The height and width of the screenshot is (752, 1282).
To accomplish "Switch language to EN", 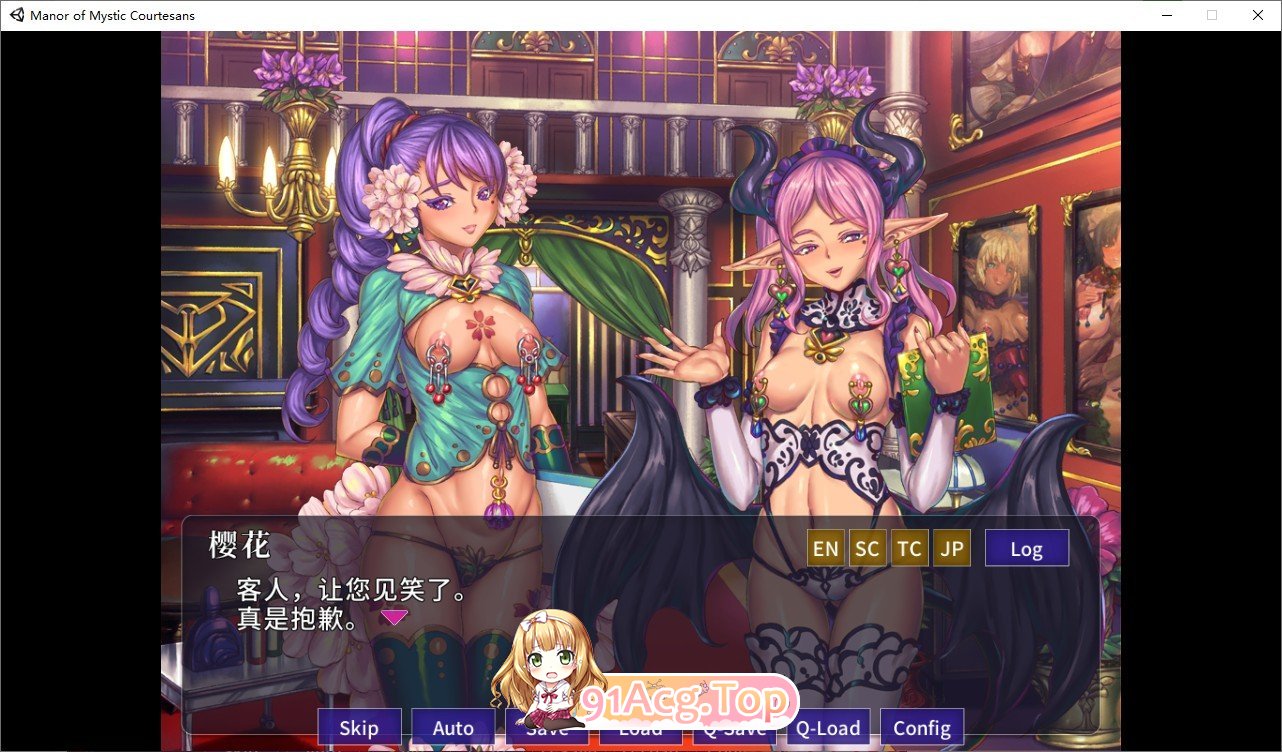I will (825, 547).
